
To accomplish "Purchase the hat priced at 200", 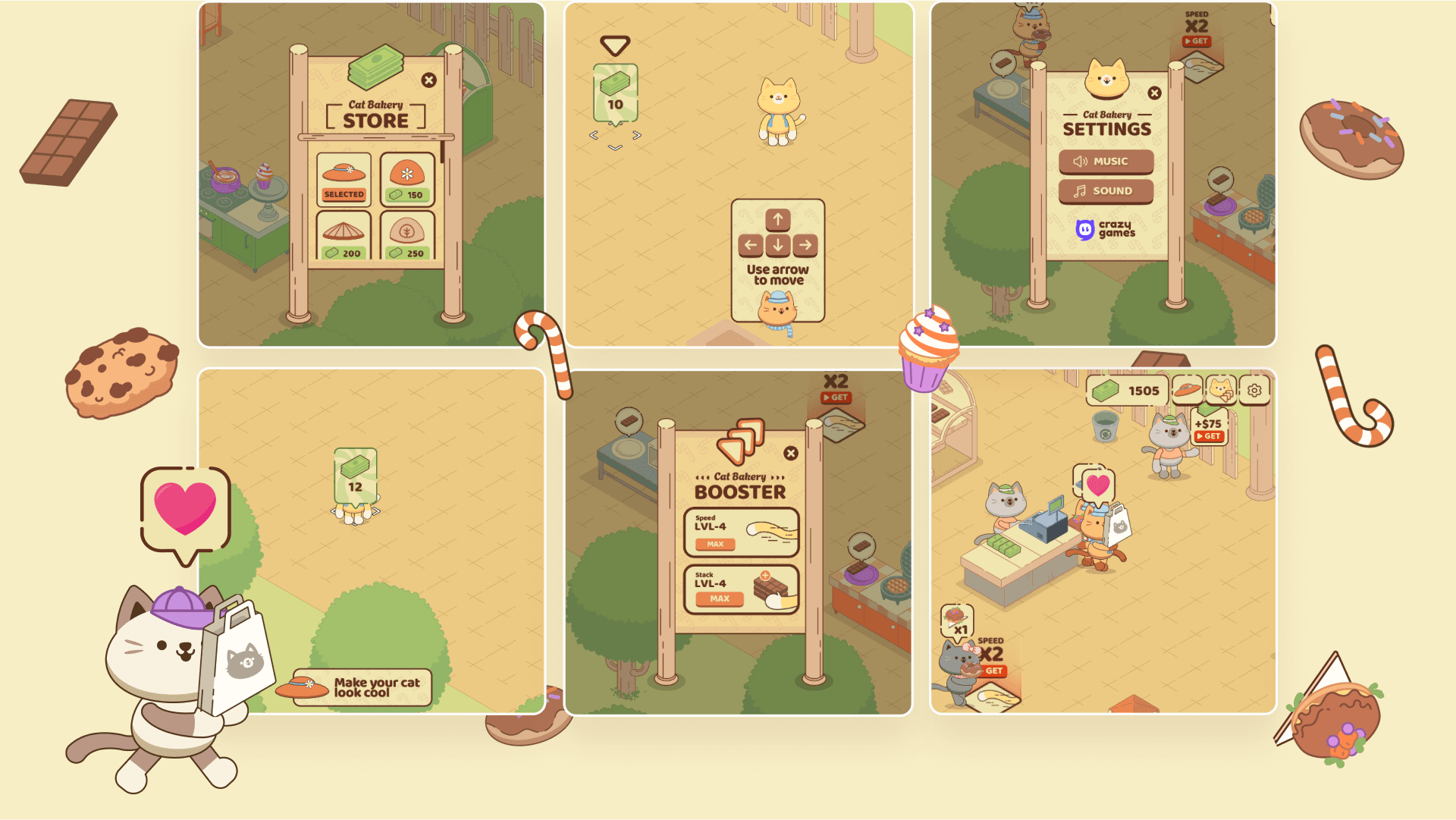I will [x=344, y=237].
